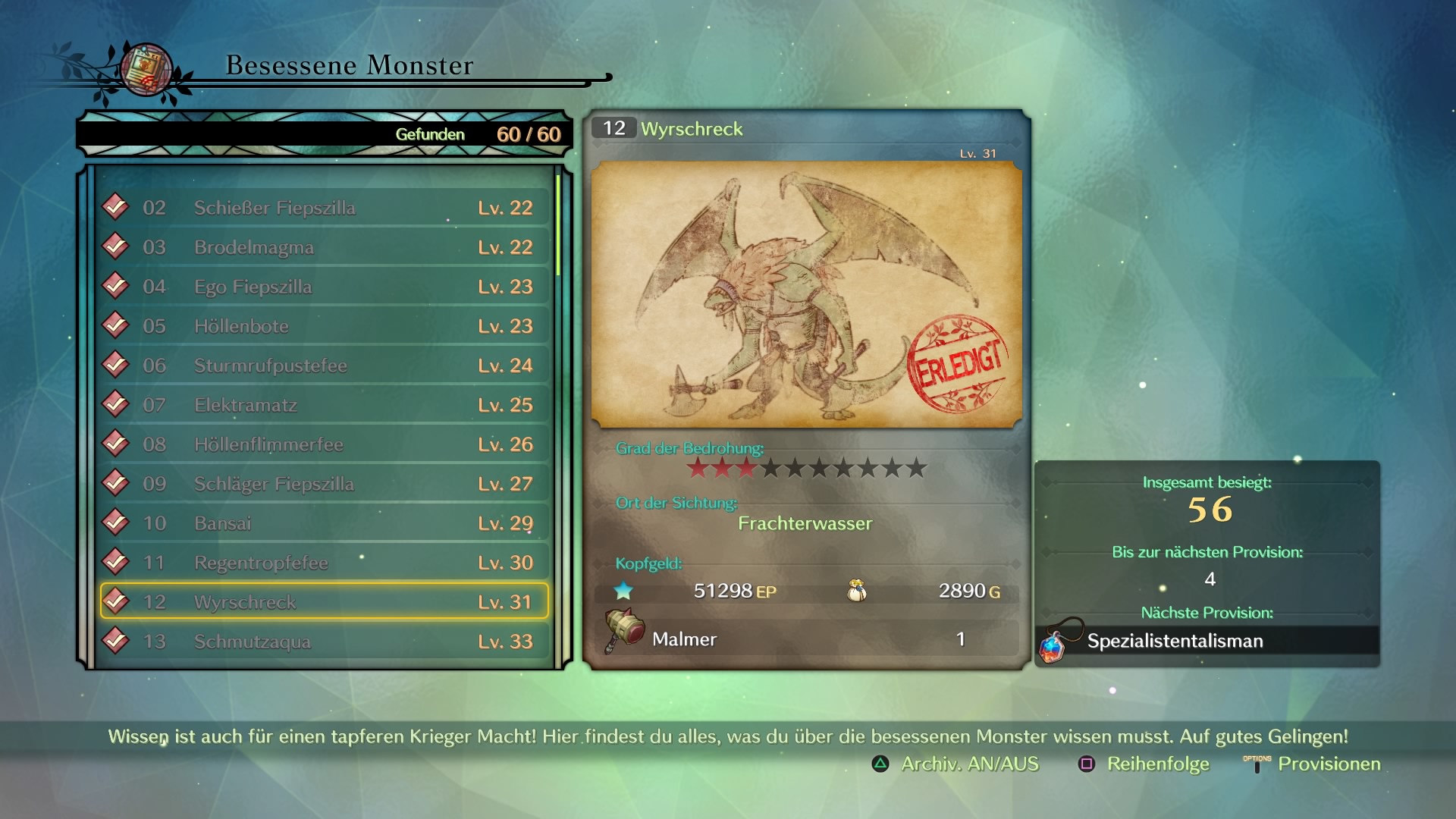
Task: Select the Elektramatz entry
Action: point(325,405)
